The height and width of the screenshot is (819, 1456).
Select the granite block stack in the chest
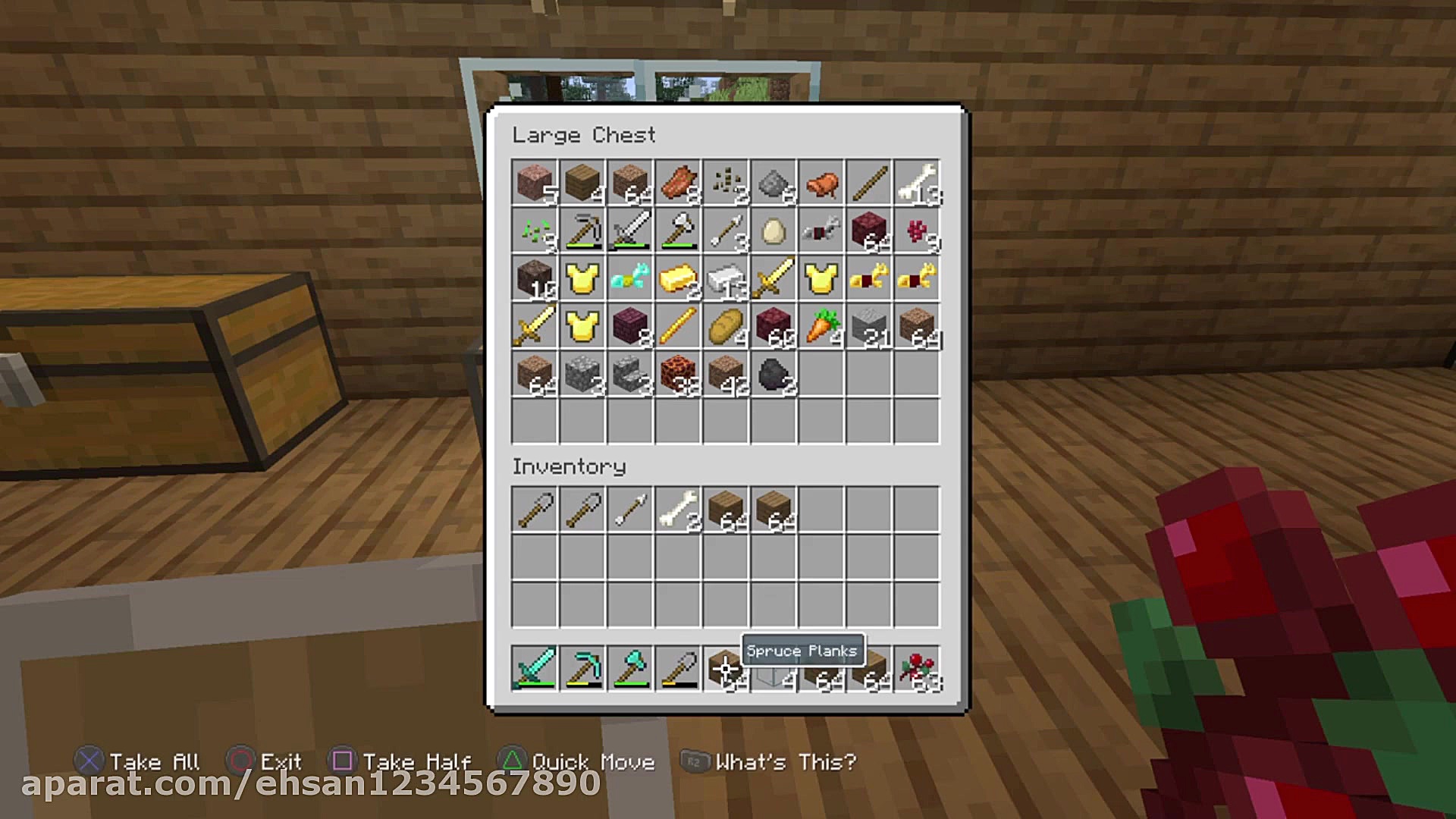click(535, 183)
